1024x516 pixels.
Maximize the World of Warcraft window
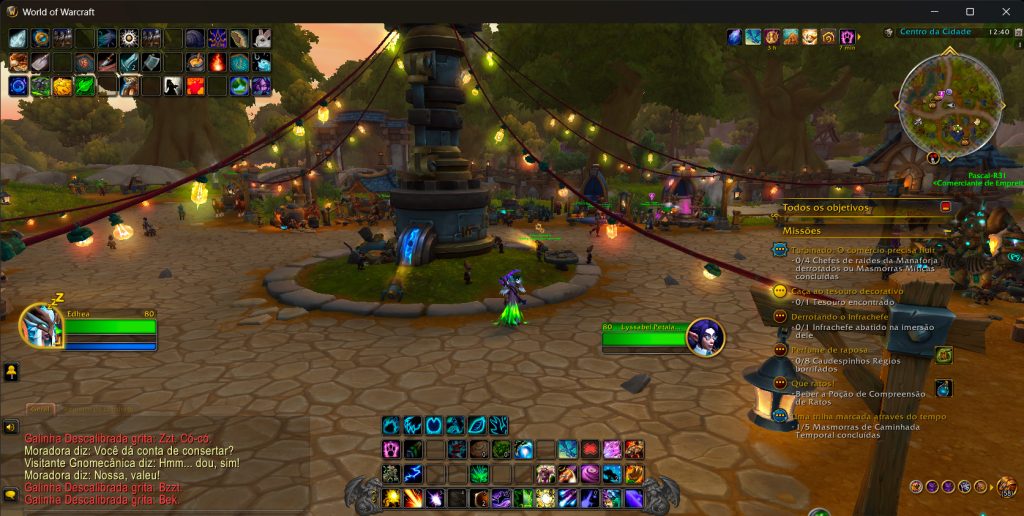(x=969, y=11)
